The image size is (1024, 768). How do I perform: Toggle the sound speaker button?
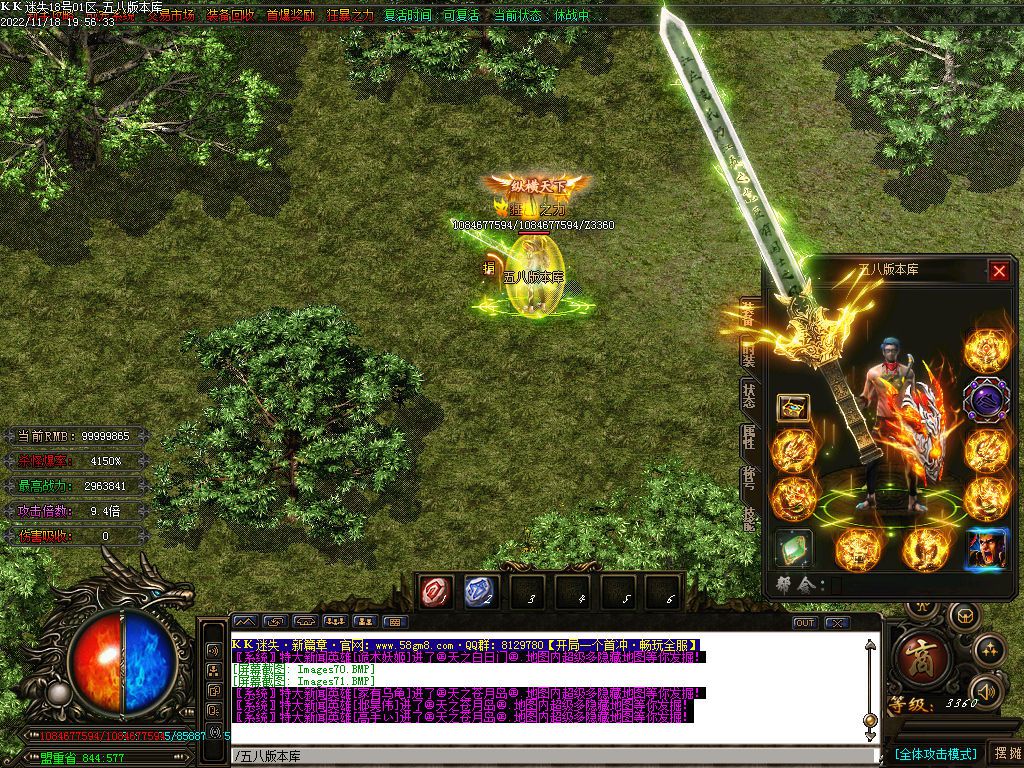[986, 690]
